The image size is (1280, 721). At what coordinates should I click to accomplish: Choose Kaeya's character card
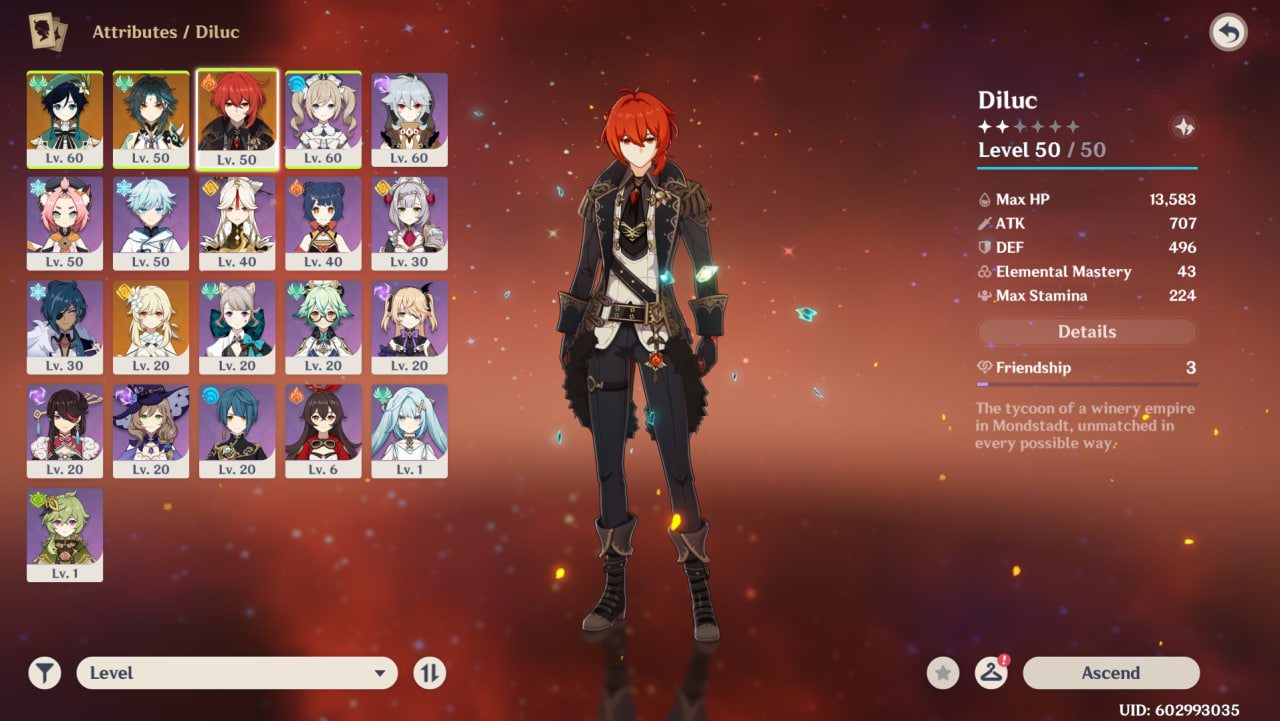(x=65, y=326)
